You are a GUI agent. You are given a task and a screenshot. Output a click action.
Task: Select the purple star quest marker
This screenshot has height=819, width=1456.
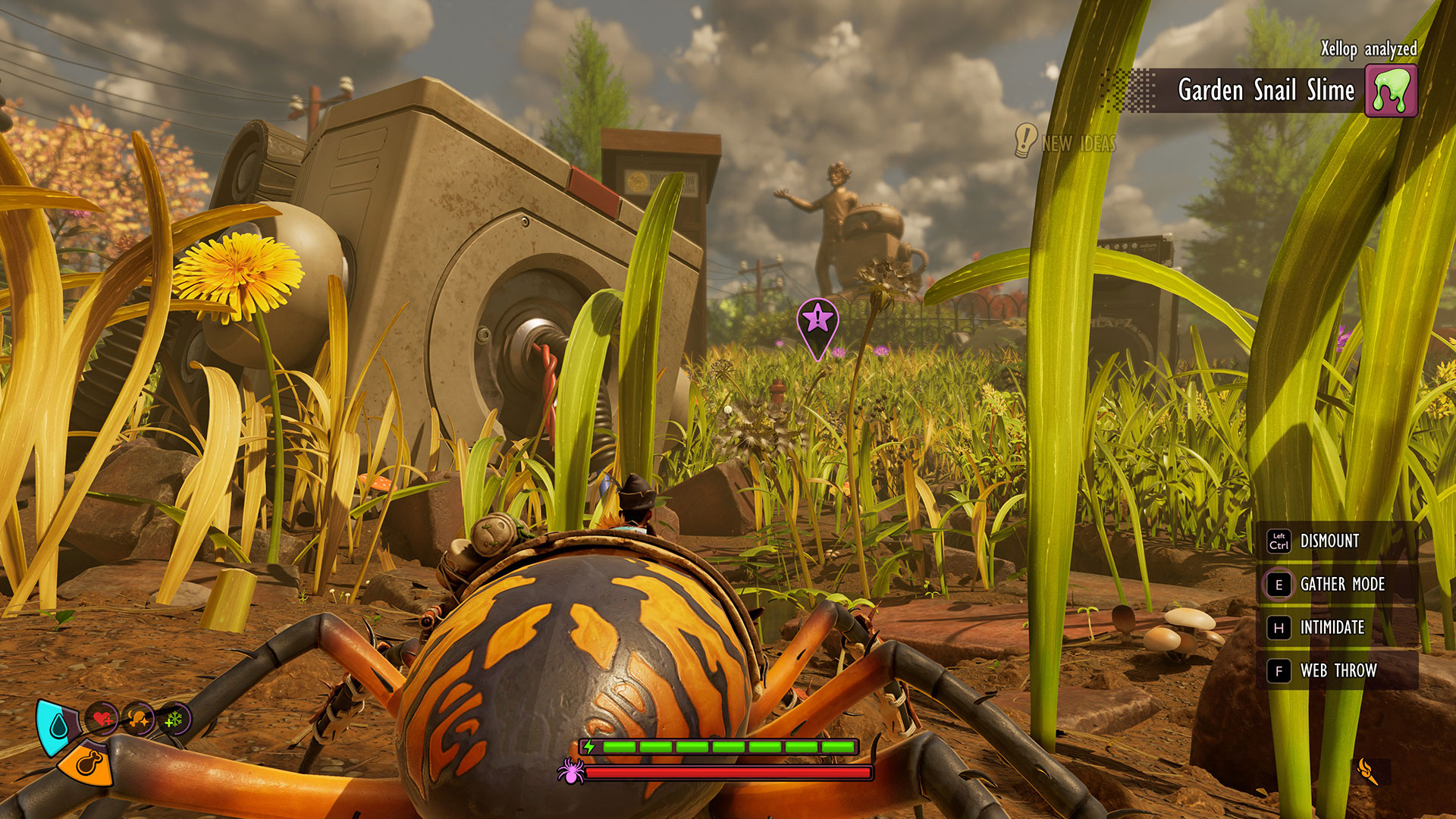817,319
